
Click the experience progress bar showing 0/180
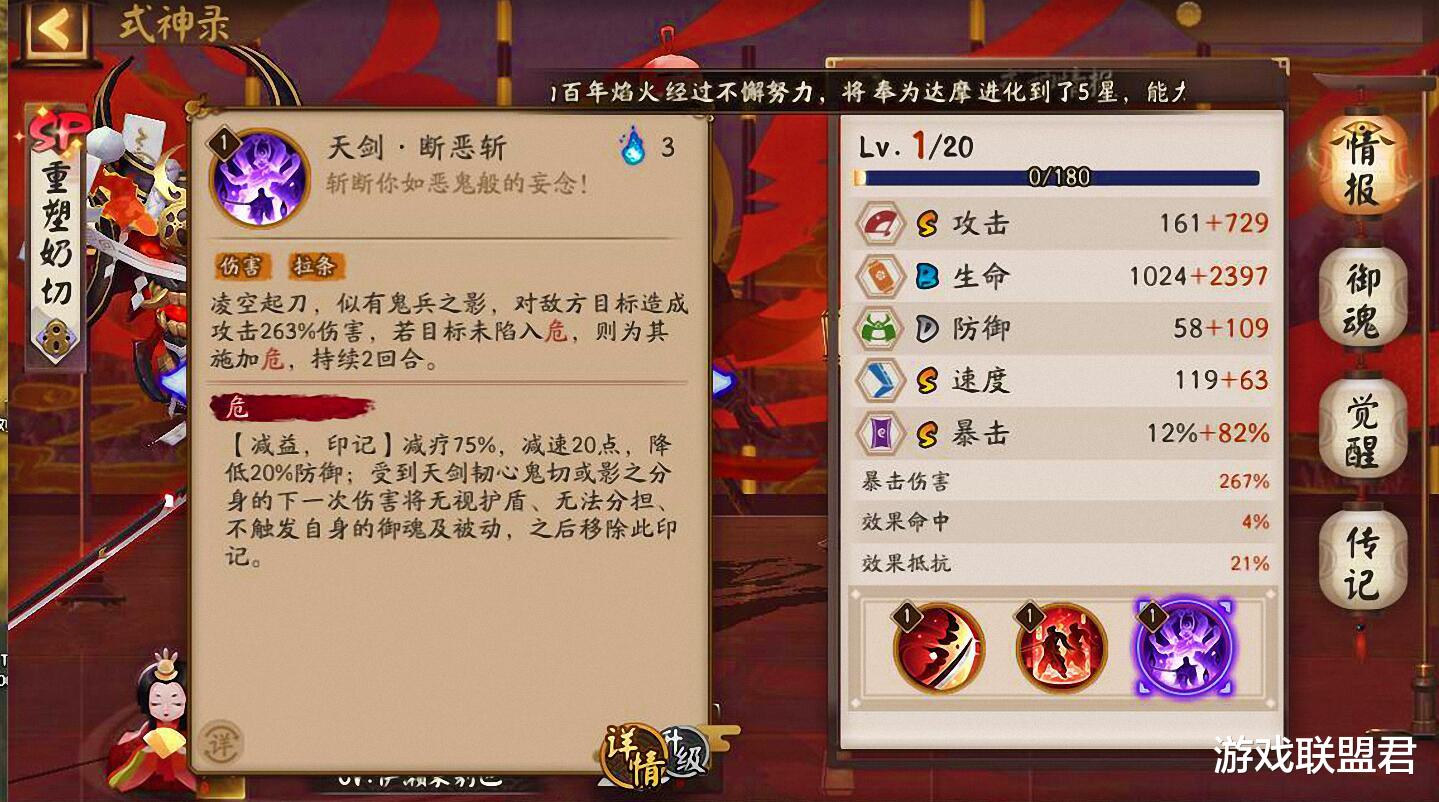coord(1060,177)
